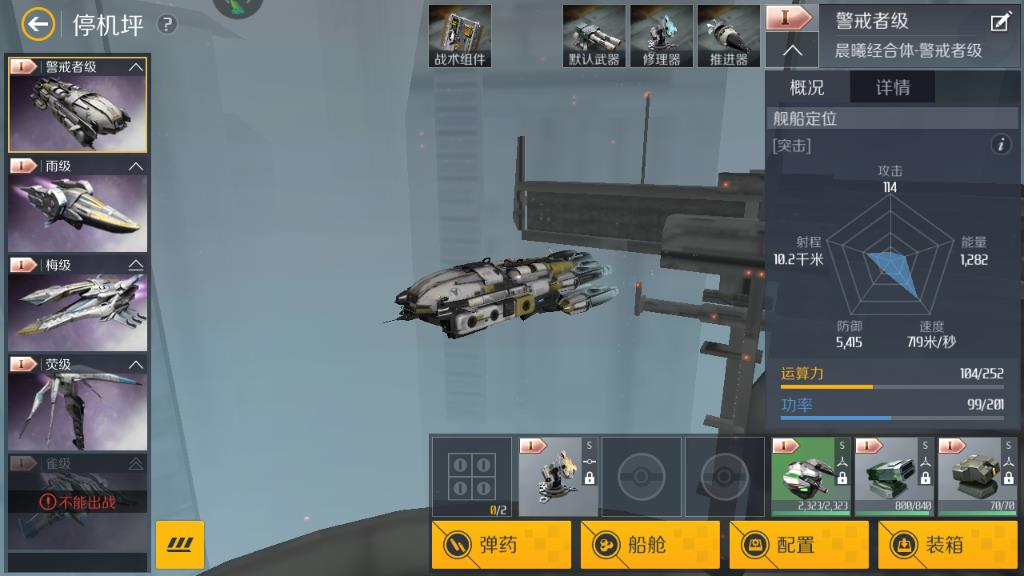
Task: Open the 配置 fitting menu
Action: pos(799,545)
